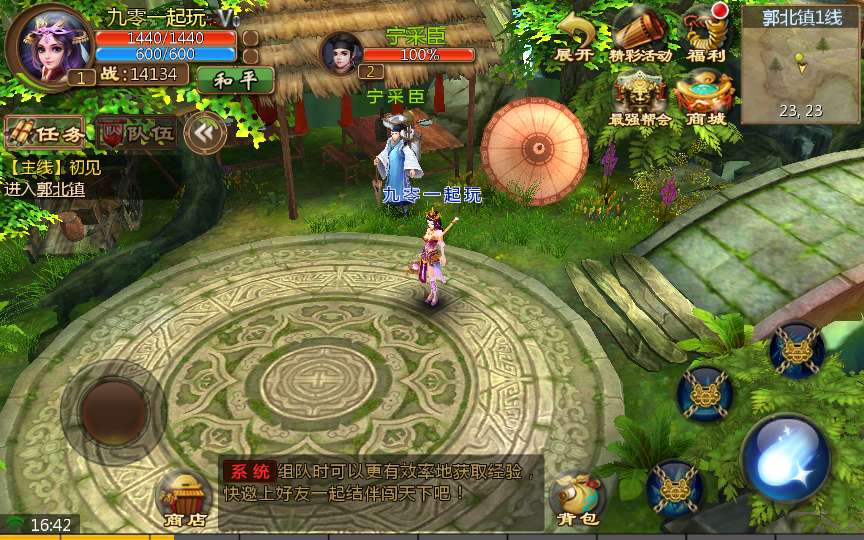This screenshot has height=540, width=864.
Task: Toggle the 和平 peace mode button
Action: 236,79
